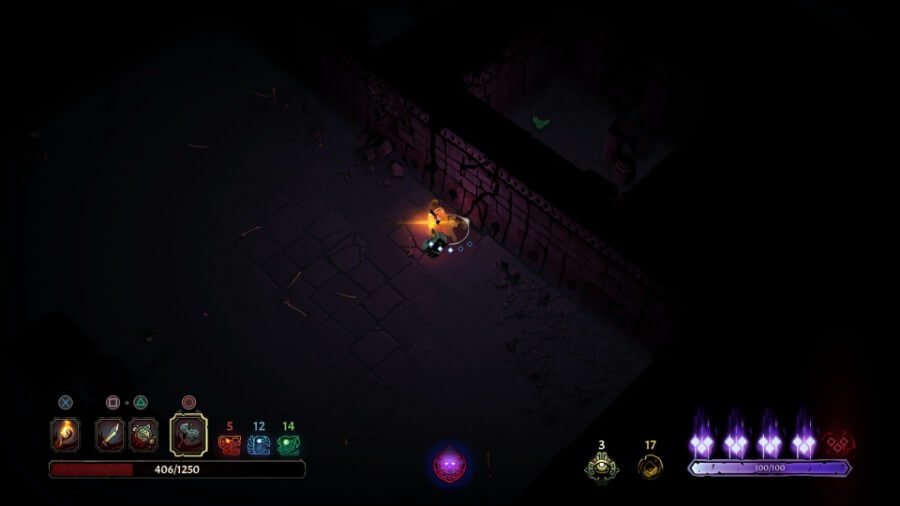Image resolution: width=900 pixels, height=506 pixels.
Task: Click the gold coin currency icon
Action: tap(650, 465)
